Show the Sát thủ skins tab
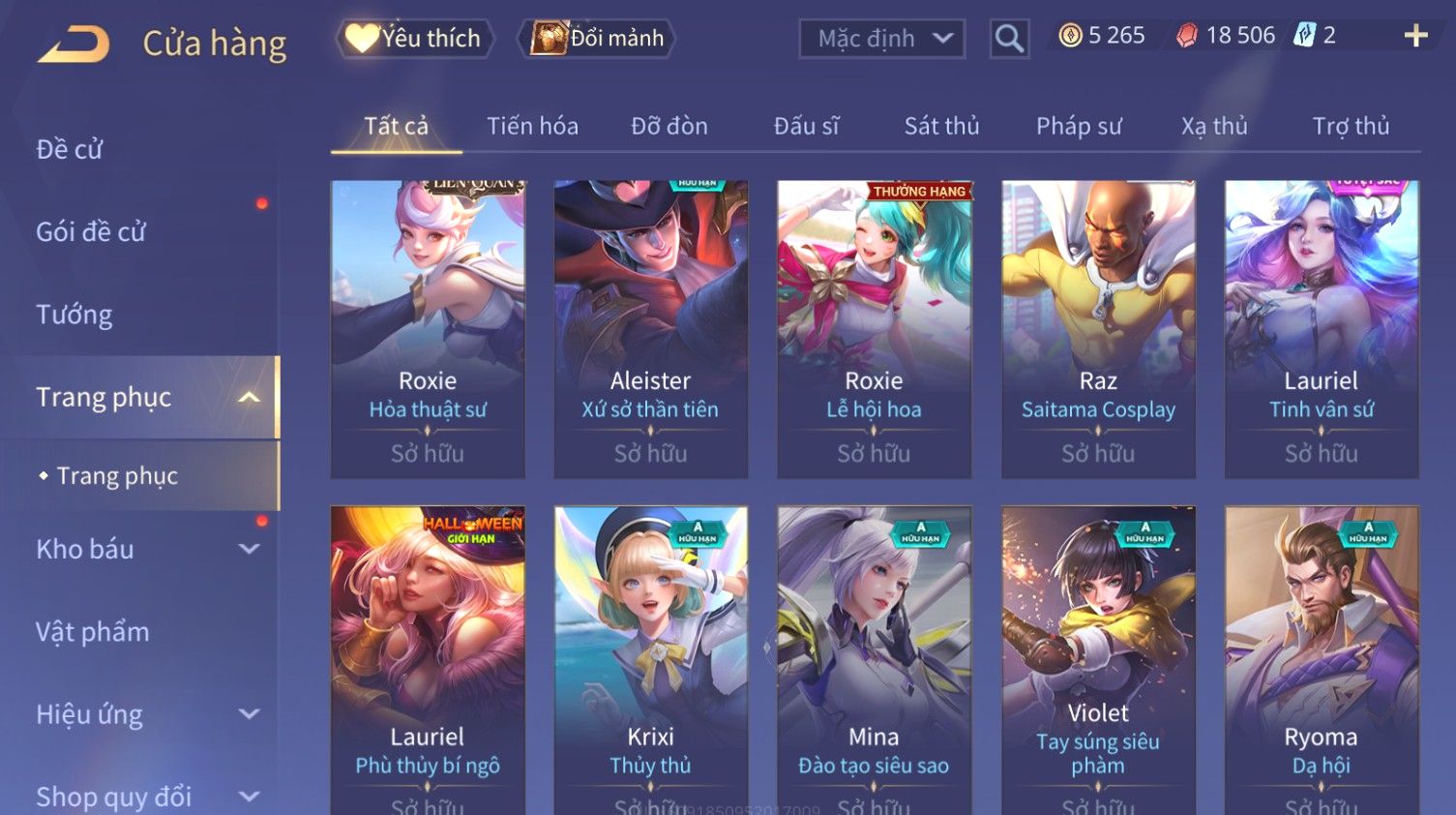 click(941, 126)
